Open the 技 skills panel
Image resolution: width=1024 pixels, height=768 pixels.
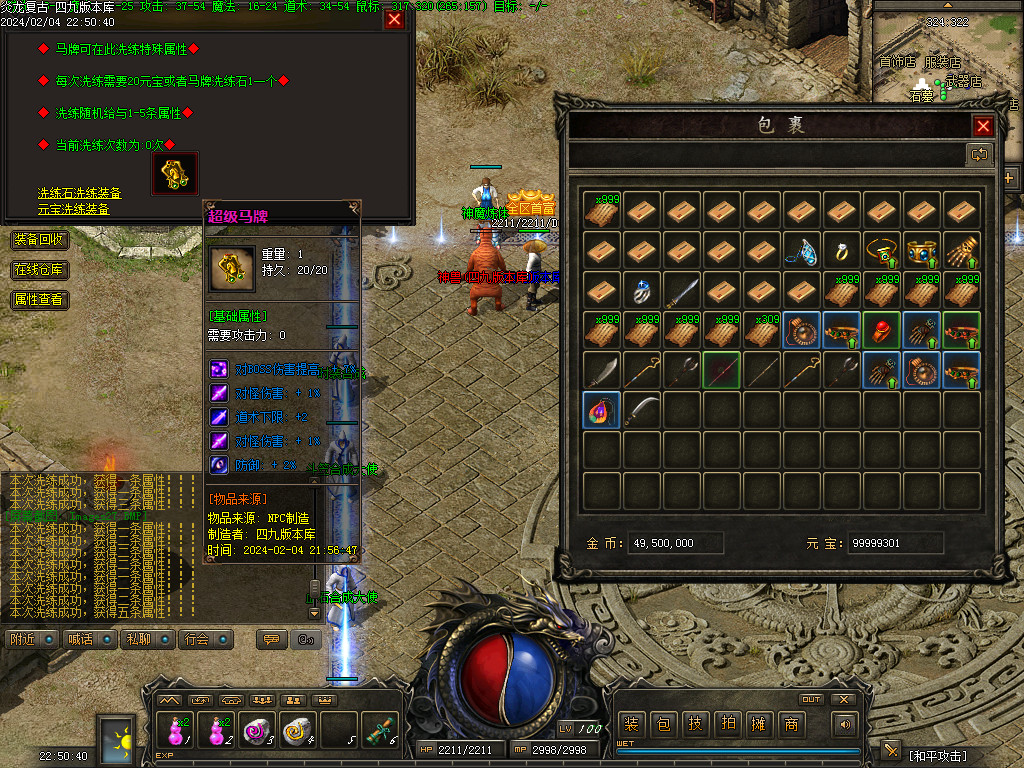click(x=695, y=725)
